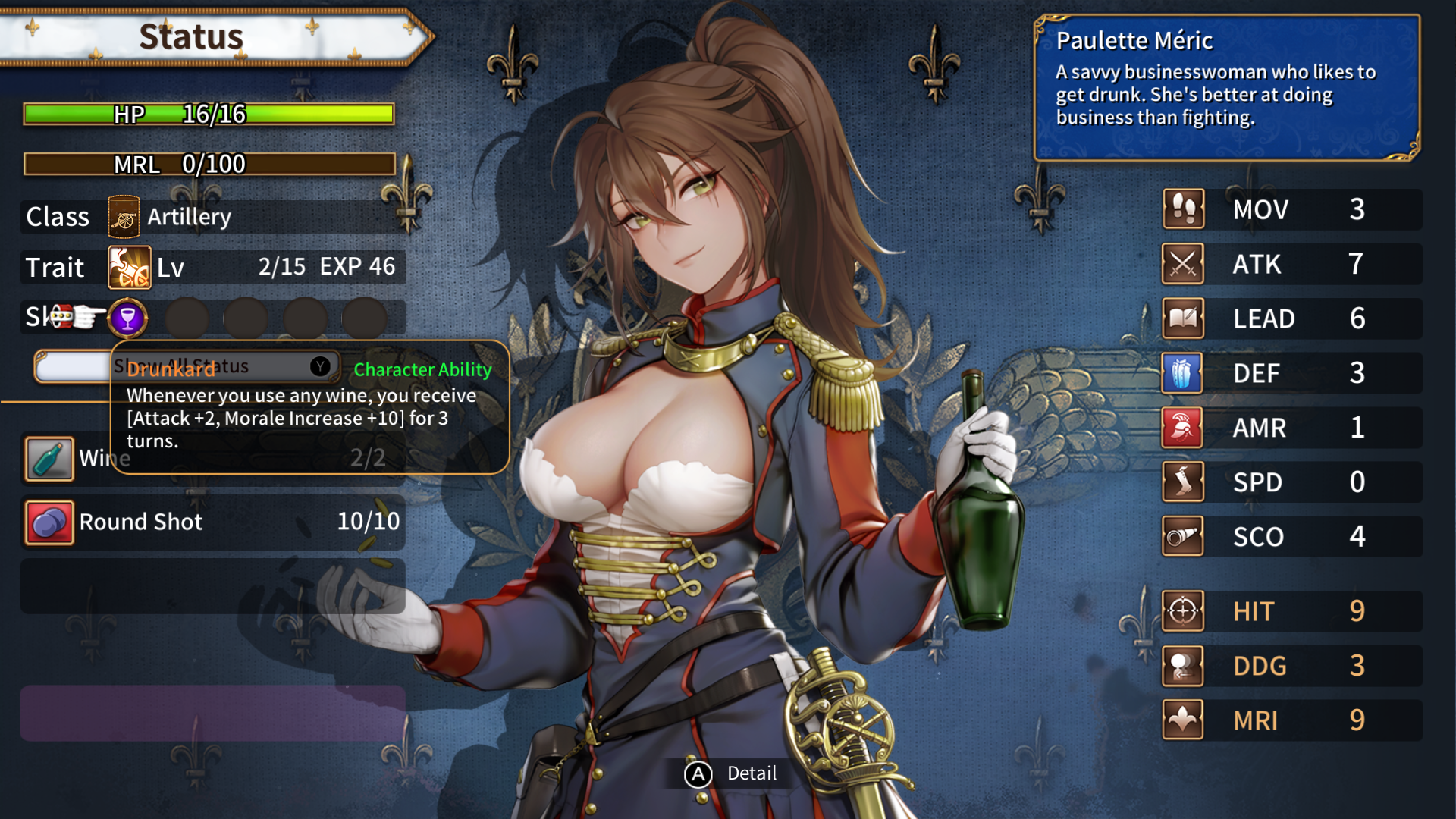This screenshot has width=1456, height=819.
Task: Select the MRI fleur-de-lis stat icon
Action: click(1183, 720)
